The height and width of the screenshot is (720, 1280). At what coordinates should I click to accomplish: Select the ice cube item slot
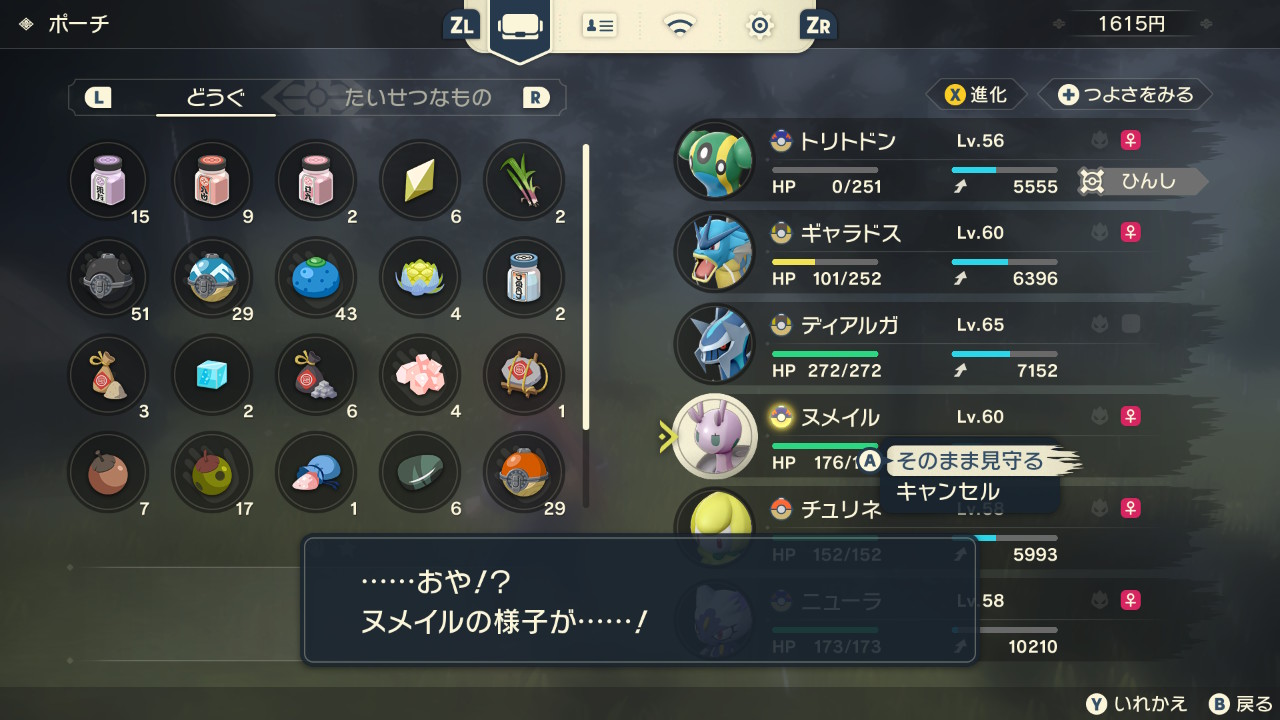[x=212, y=375]
